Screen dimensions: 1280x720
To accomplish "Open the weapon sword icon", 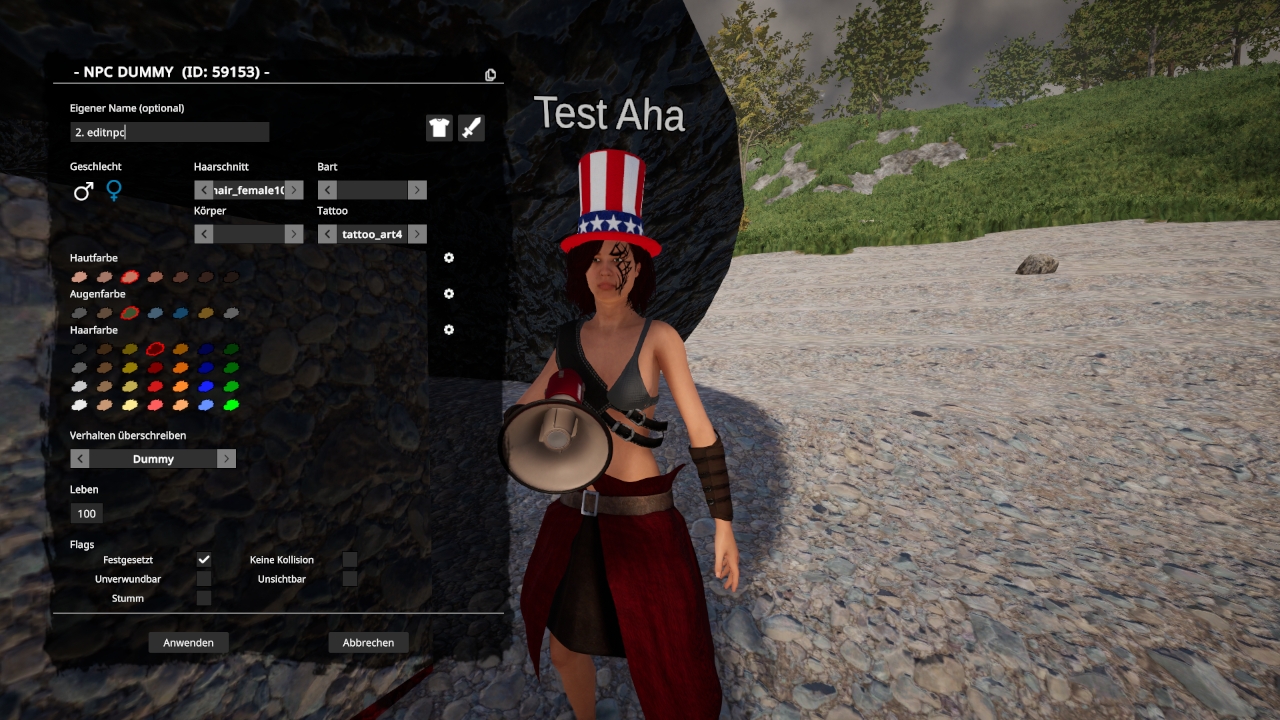I will 471,128.
